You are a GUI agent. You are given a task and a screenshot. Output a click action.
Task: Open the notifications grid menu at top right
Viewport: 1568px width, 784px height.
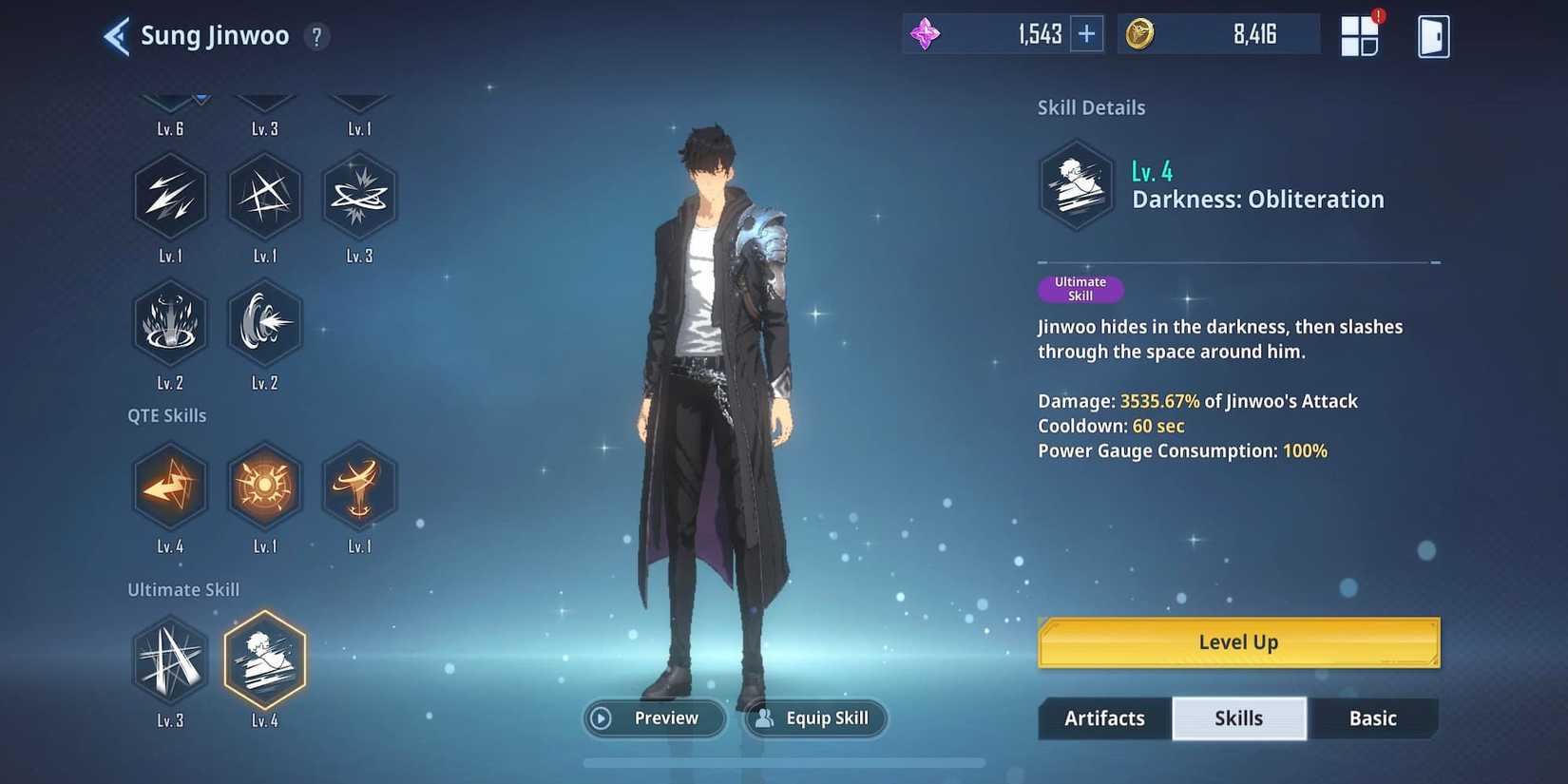[x=1359, y=34]
